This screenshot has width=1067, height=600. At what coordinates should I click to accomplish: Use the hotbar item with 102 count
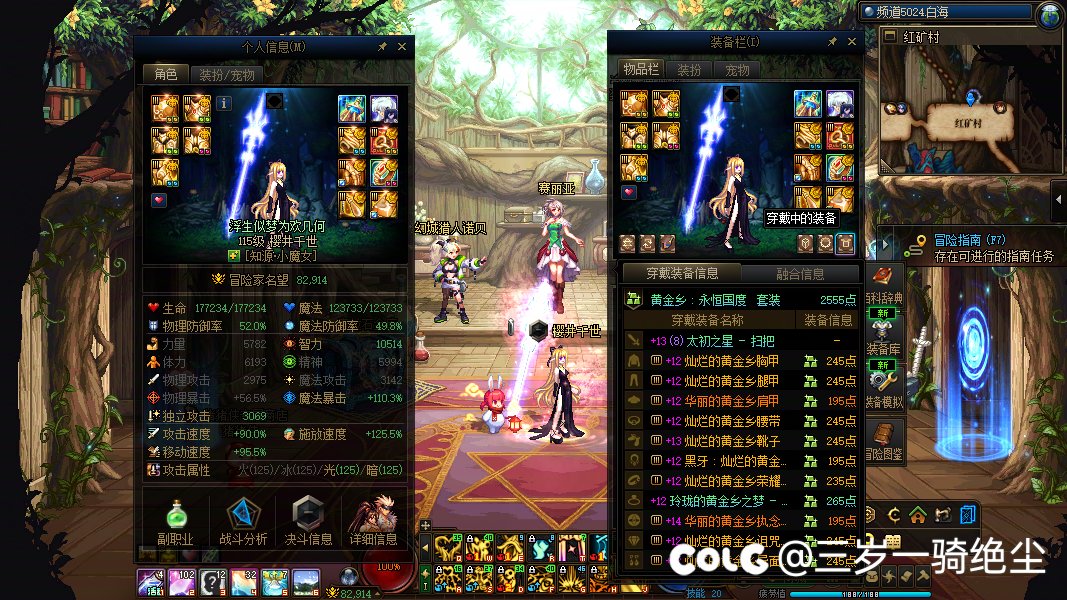click(x=182, y=581)
